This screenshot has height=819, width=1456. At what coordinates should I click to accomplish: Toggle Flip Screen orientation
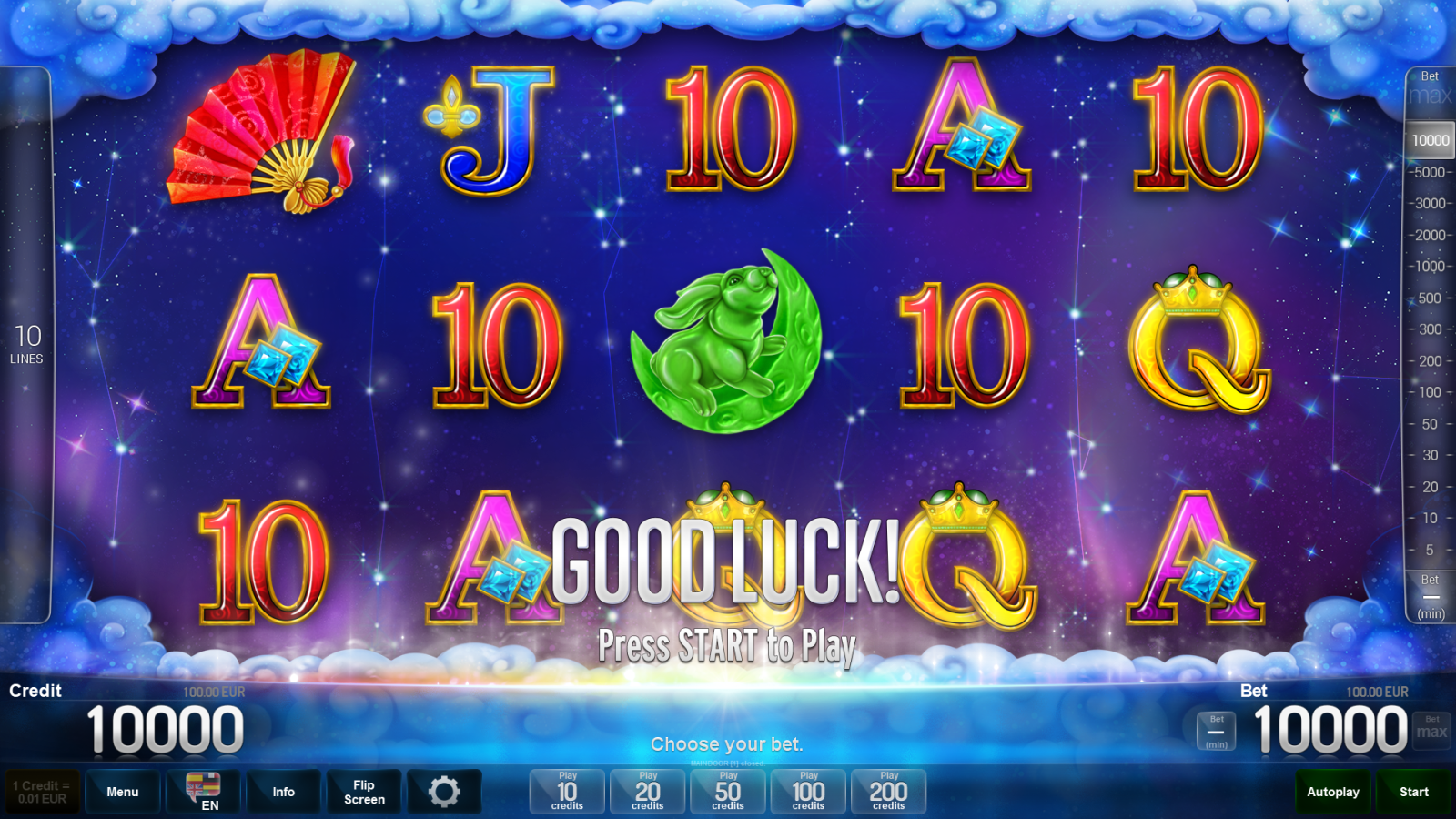tap(363, 792)
